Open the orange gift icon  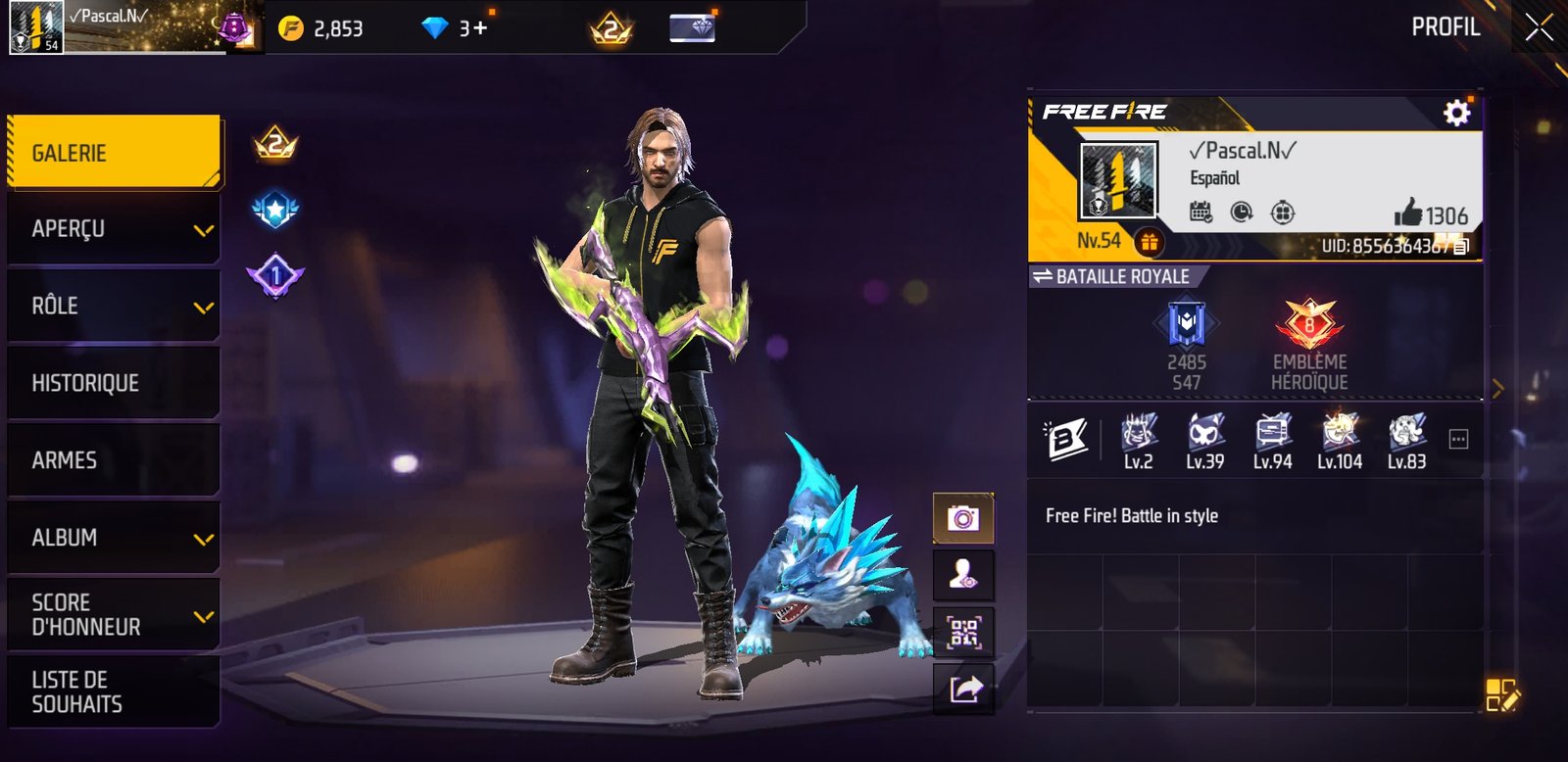1149,241
